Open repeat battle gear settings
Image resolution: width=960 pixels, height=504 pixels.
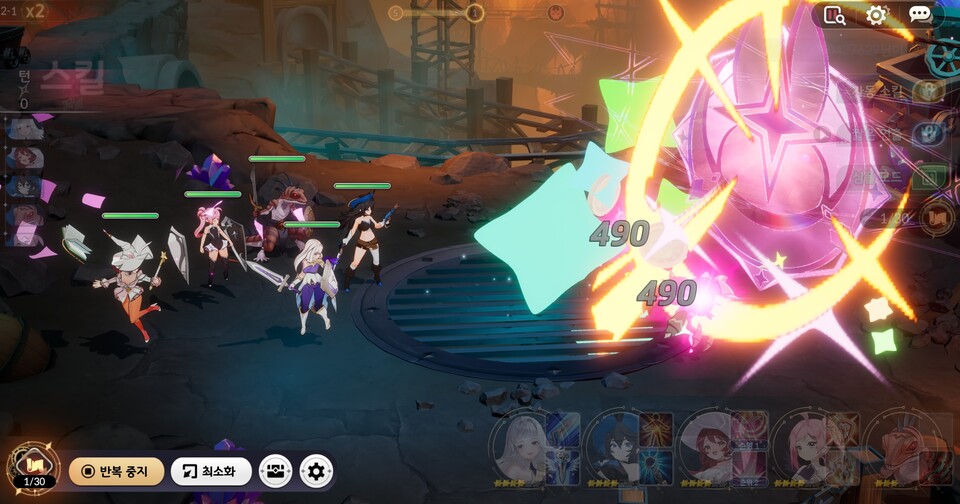click(x=316, y=471)
